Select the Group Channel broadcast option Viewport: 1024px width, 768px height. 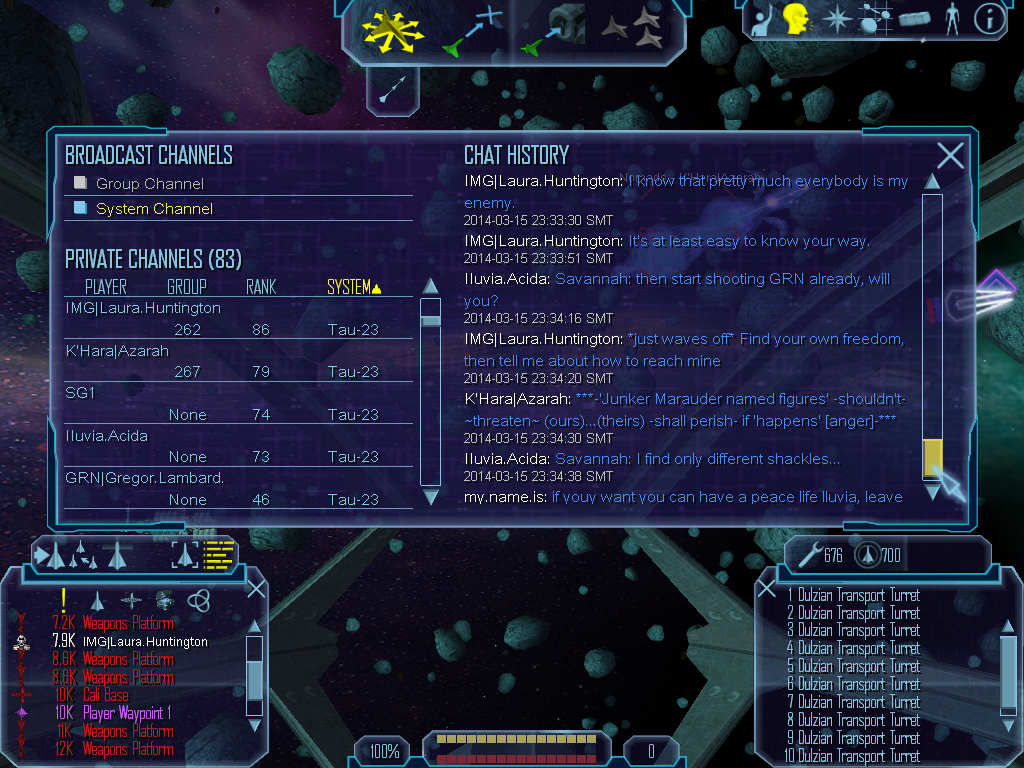pyautogui.click(x=149, y=184)
